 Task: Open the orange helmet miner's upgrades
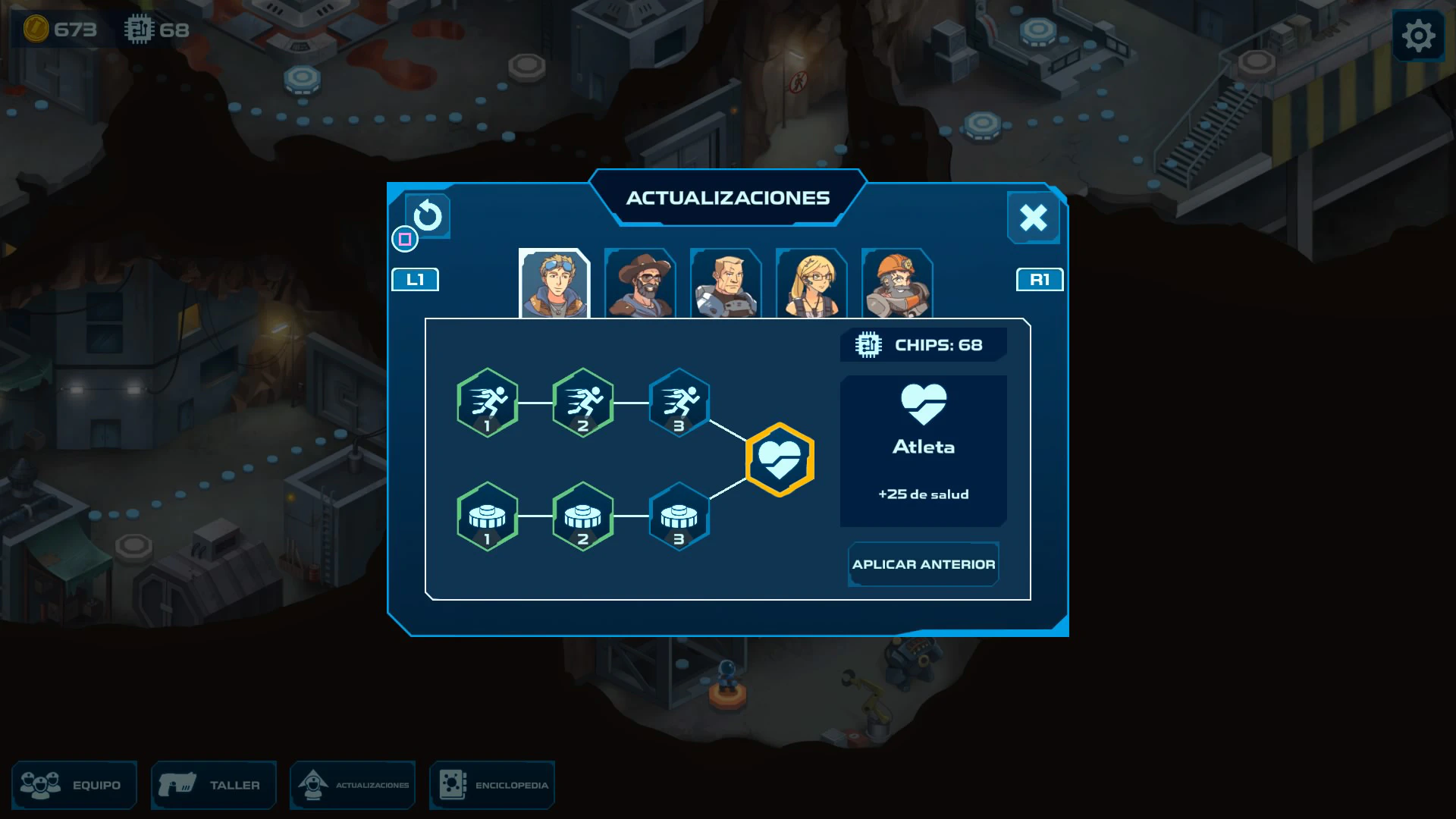897,284
